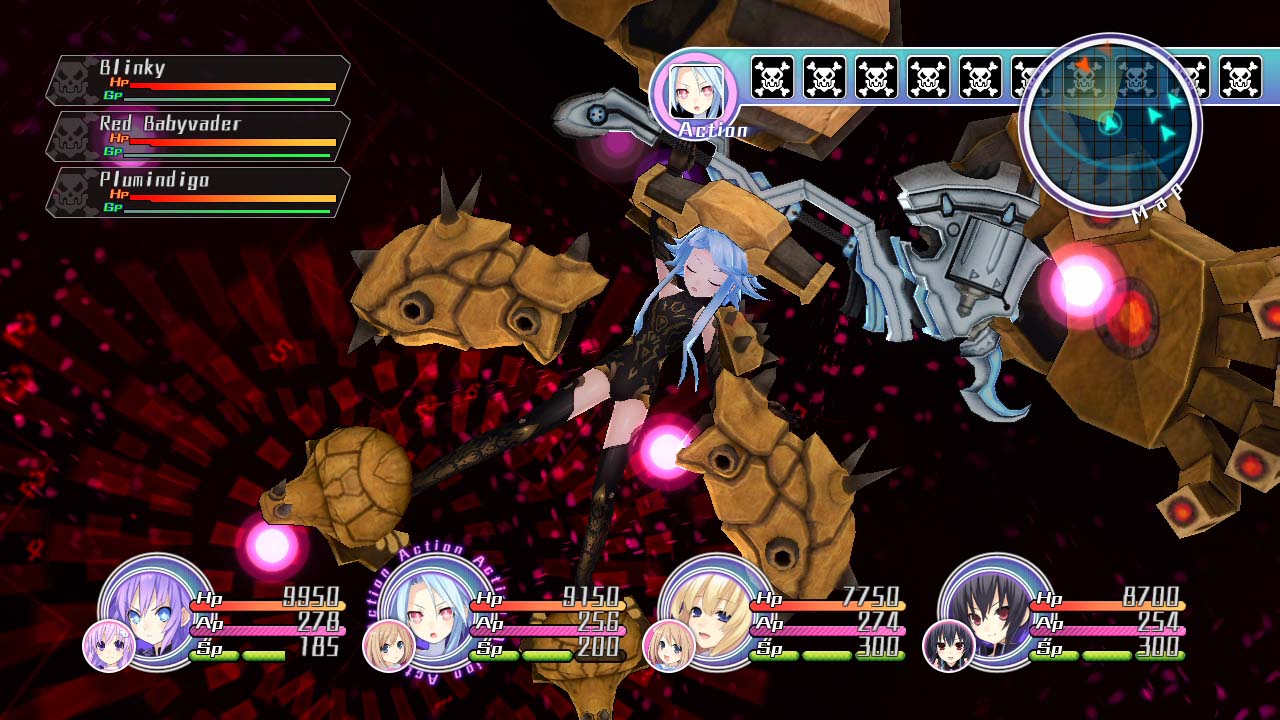Image resolution: width=1280 pixels, height=720 pixels.
Task: Select the Blinky enemy entry
Action: pyautogui.click(x=198, y=81)
